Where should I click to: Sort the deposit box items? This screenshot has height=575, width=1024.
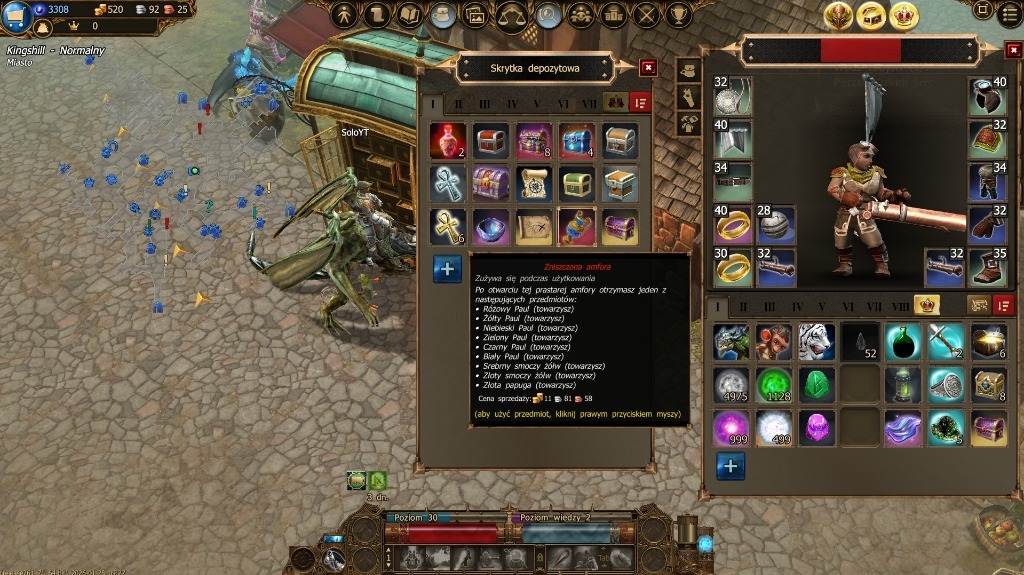coord(640,103)
